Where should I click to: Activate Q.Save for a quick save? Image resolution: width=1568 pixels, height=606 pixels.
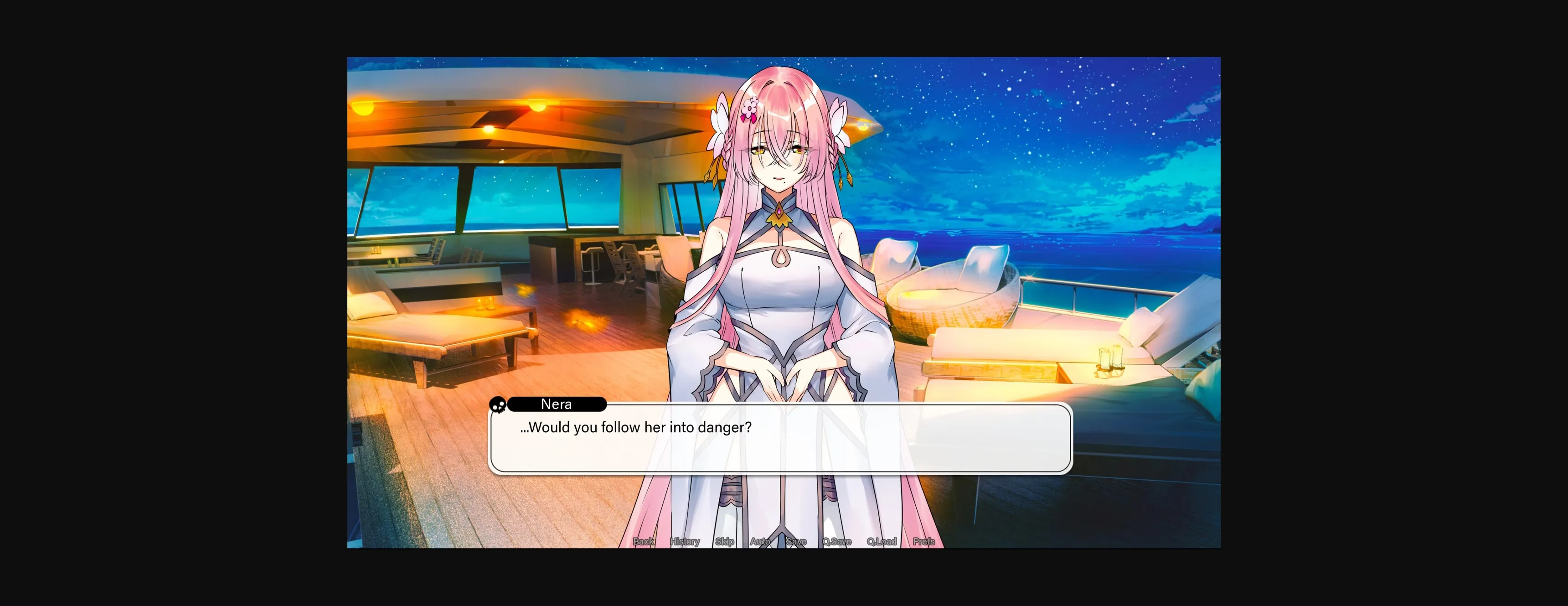coord(836,541)
